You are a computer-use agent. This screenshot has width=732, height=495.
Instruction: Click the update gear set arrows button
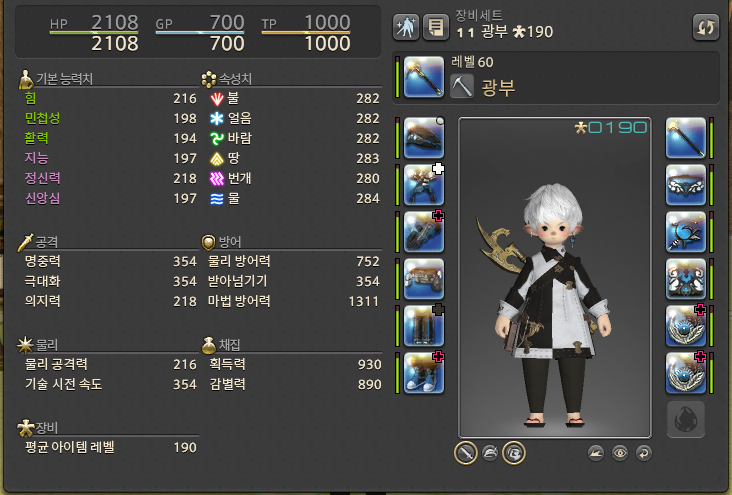(706, 27)
